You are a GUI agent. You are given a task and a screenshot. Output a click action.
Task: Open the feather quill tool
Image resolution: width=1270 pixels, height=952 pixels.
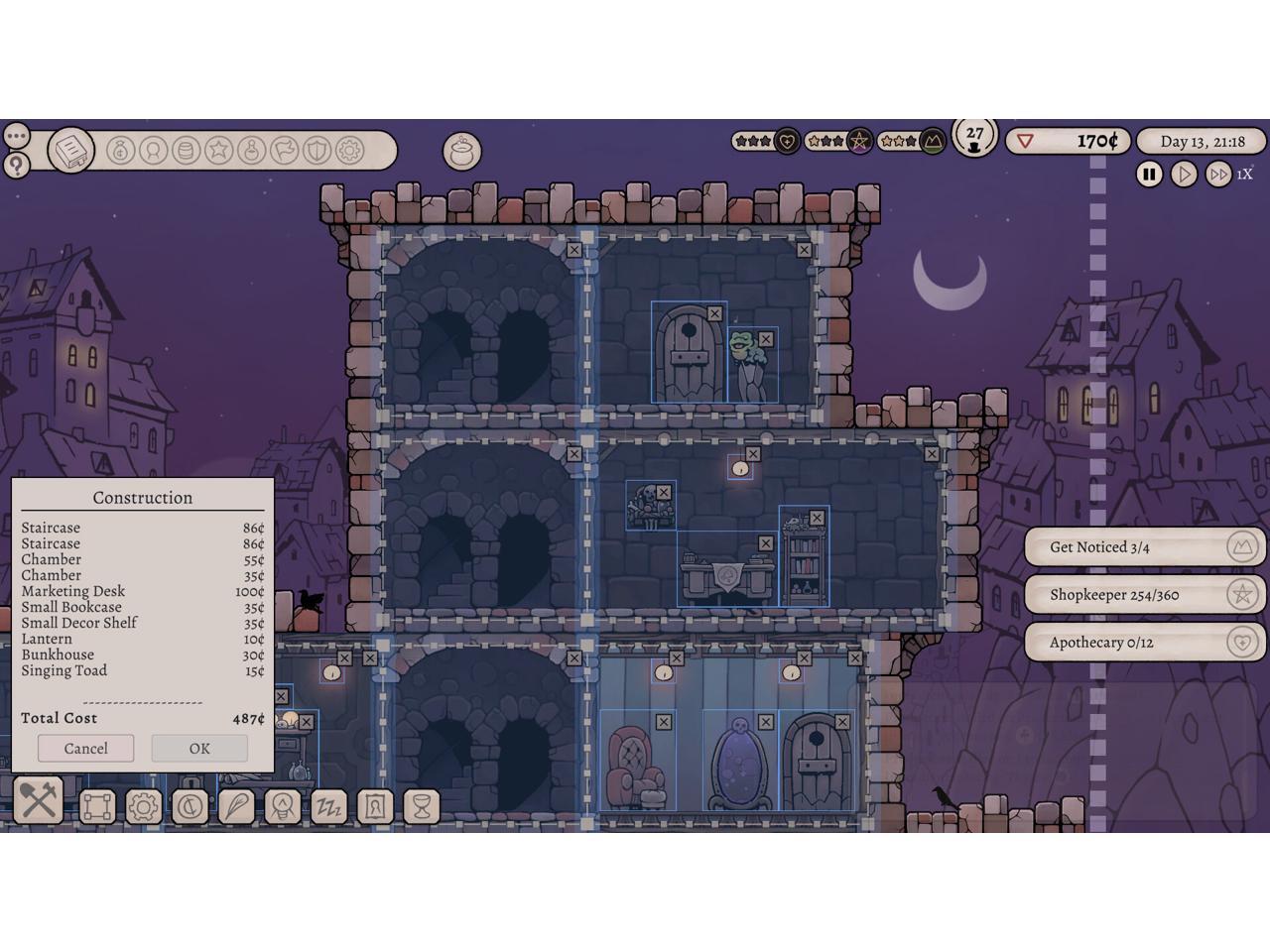pos(236,806)
